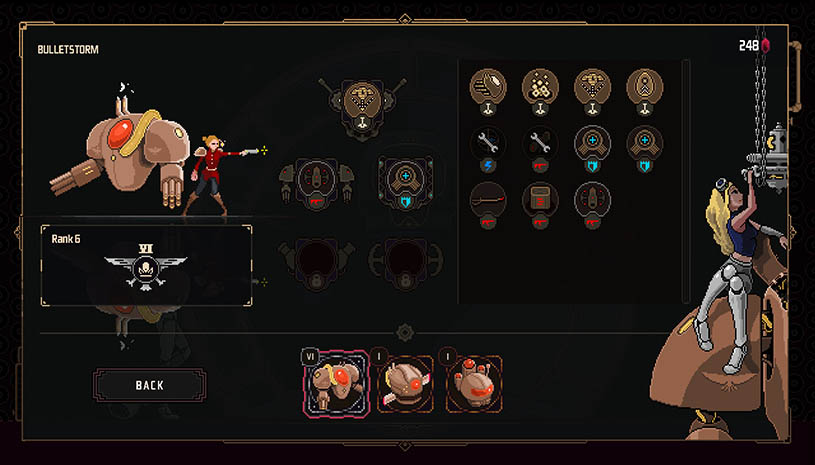This screenshot has width=815, height=465.
Task: Select the eagle emblem upgrade in the grid
Action: coord(592,87)
